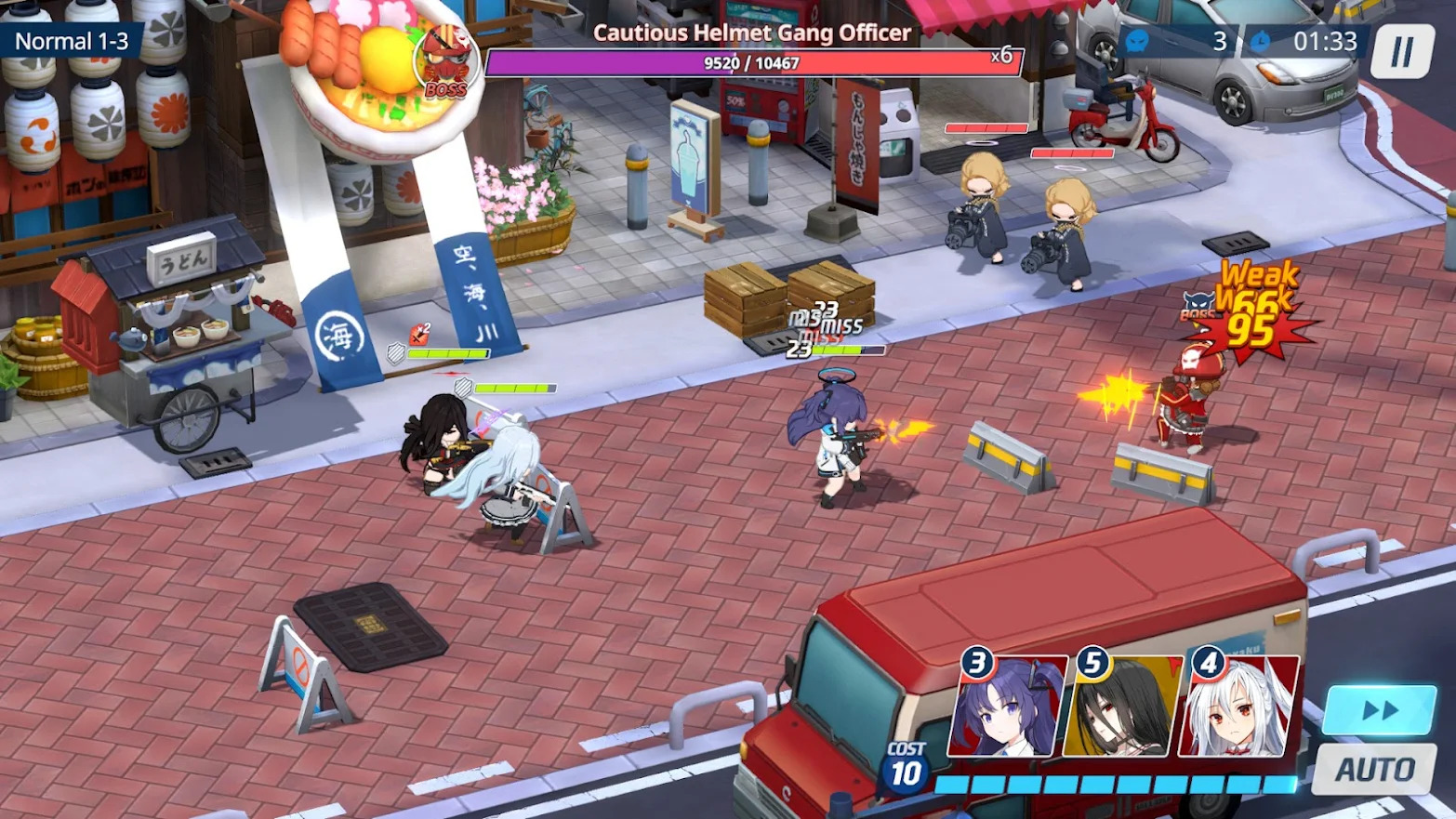Pause the battle
The width and height of the screenshot is (1456, 819).
coord(1401,51)
